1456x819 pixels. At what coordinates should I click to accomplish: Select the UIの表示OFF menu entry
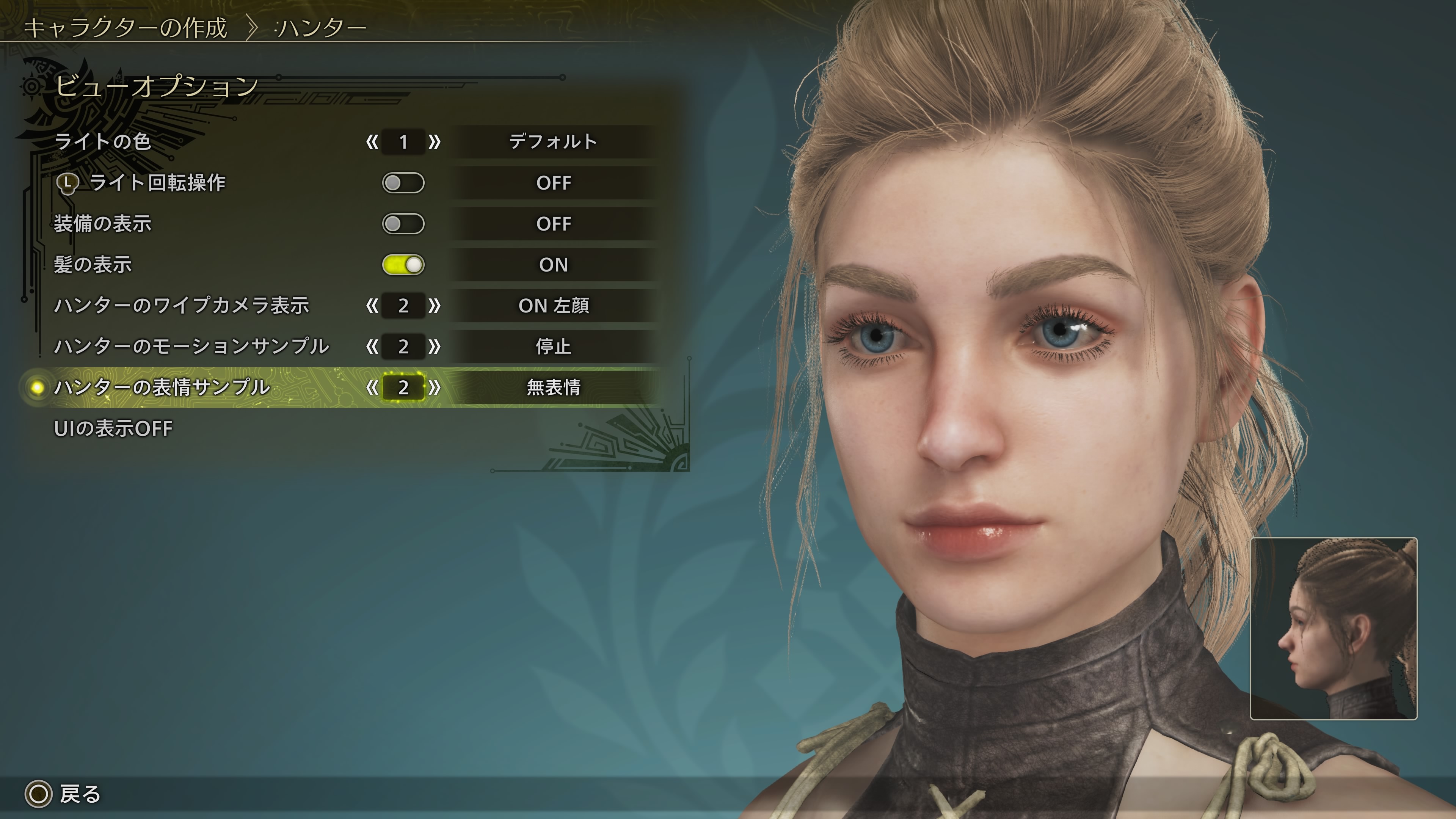coord(113,428)
